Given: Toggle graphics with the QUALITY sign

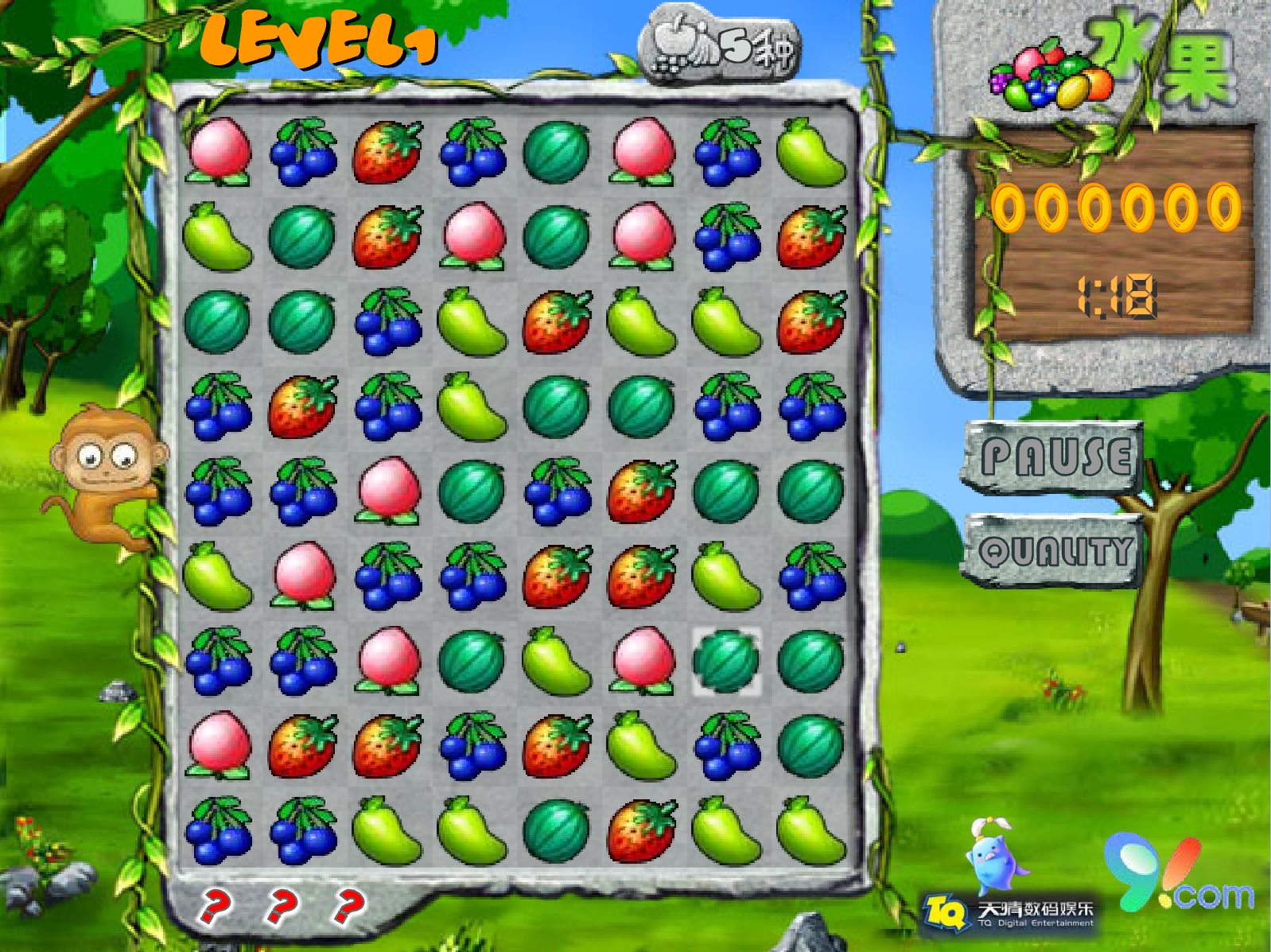Looking at the screenshot, I should (1053, 550).
